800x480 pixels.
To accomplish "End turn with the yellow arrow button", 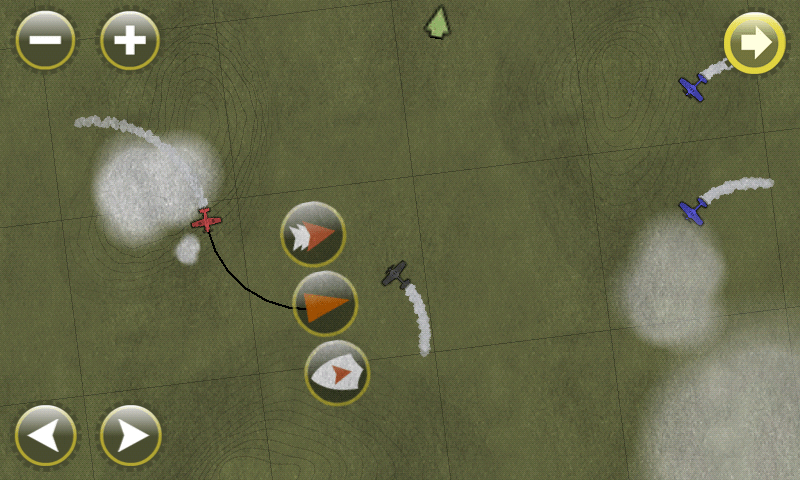I will click(x=754, y=43).
